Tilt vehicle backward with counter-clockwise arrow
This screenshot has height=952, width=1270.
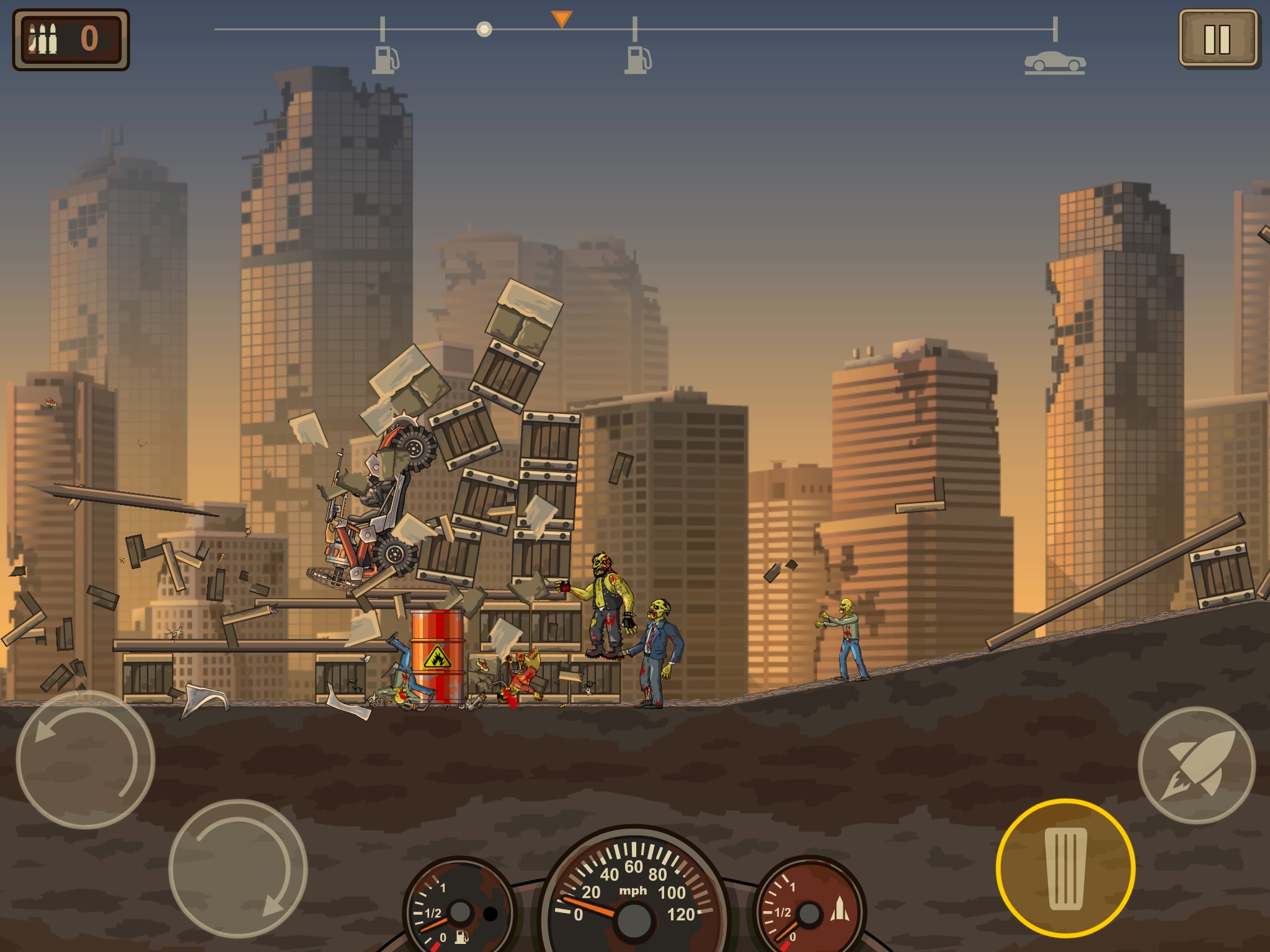click(x=85, y=759)
